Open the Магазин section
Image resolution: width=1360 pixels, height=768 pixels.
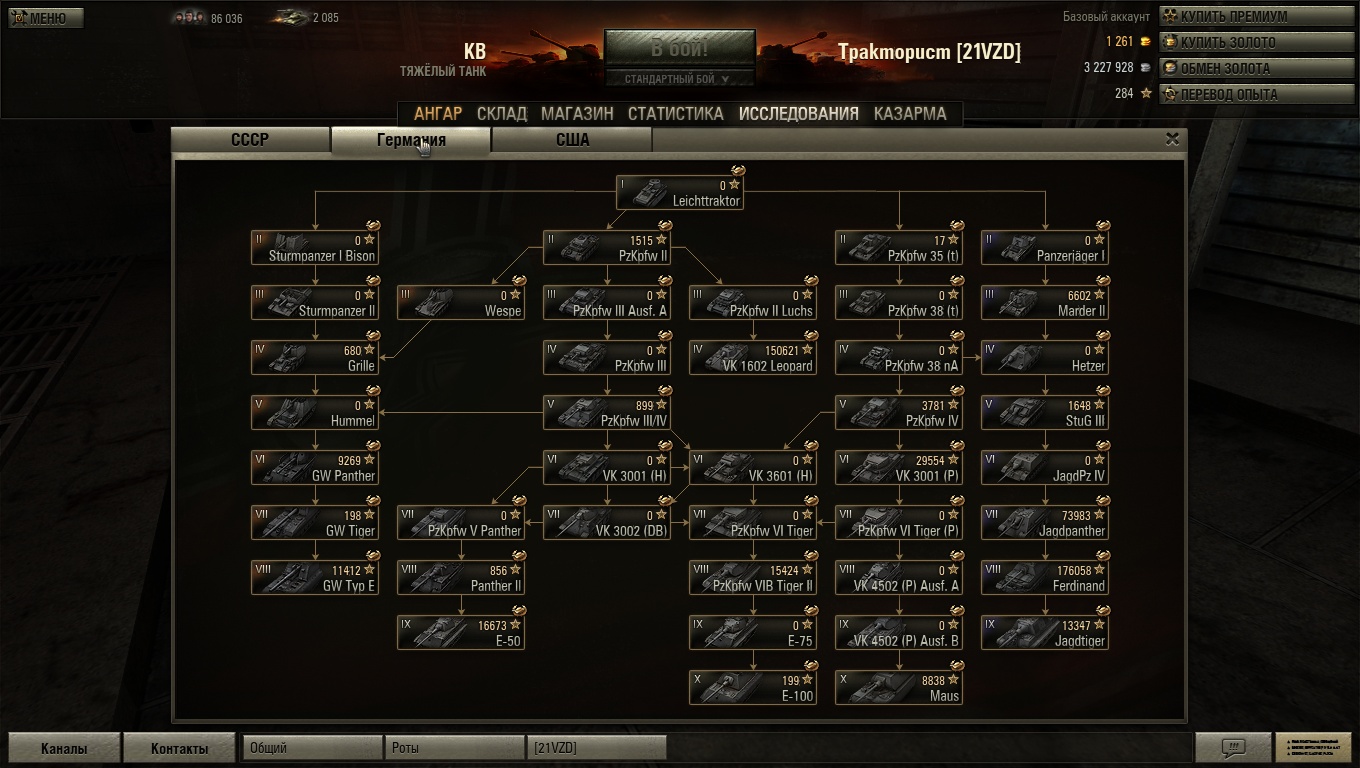[577, 113]
